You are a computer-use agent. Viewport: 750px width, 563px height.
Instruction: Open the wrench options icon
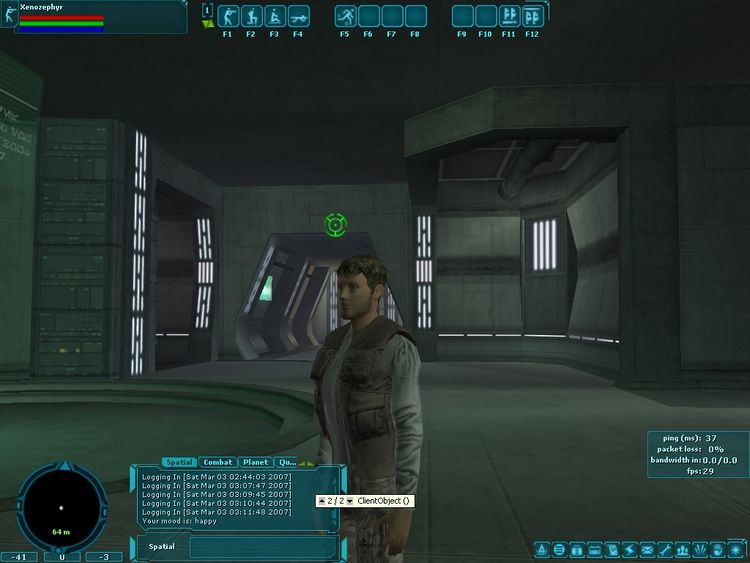pyautogui.click(x=664, y=550)
